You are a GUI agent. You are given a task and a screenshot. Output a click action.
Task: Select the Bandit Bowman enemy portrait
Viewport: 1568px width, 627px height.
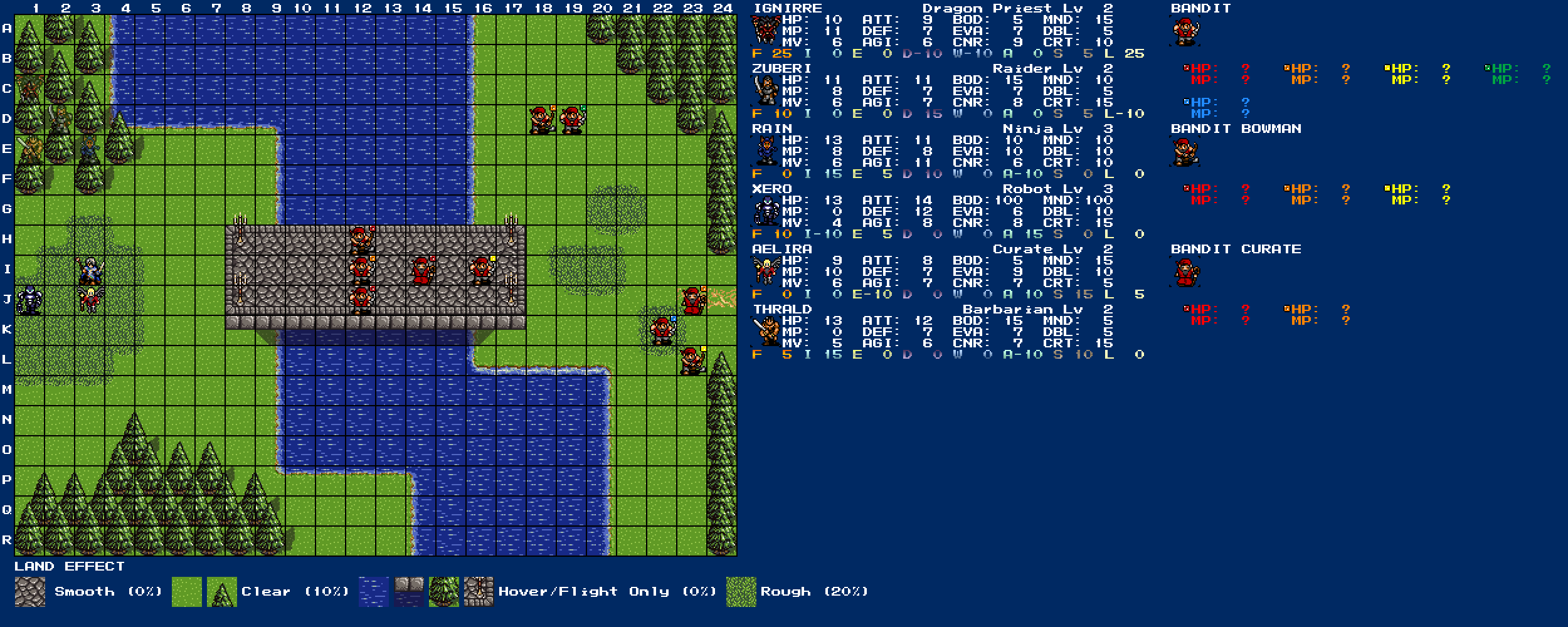coord(1185,152)
